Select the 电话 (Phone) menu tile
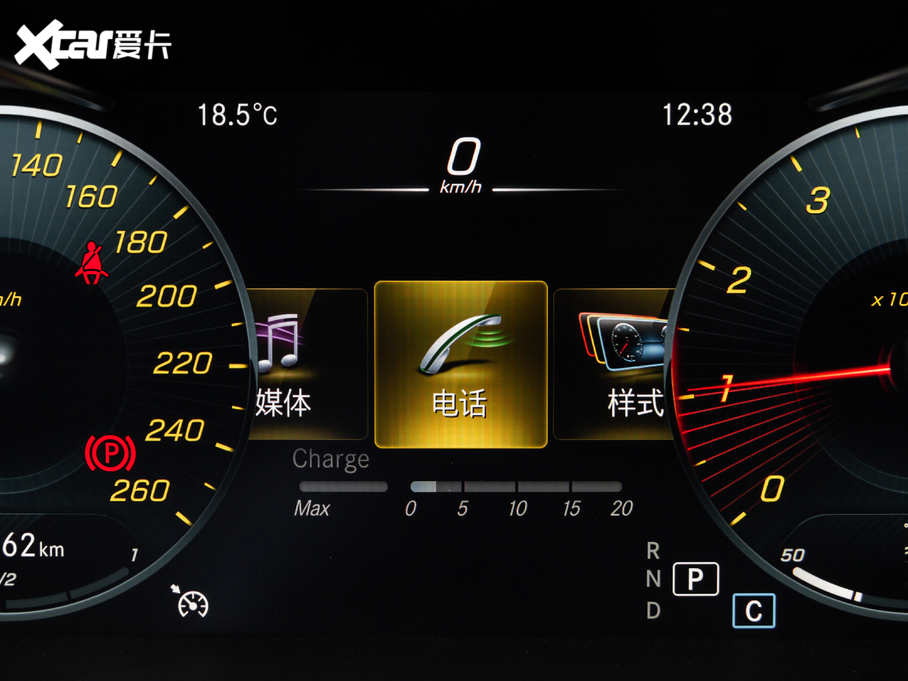Image resolution: width=908 pixels, height=681 pixels. tap(461, 364)
